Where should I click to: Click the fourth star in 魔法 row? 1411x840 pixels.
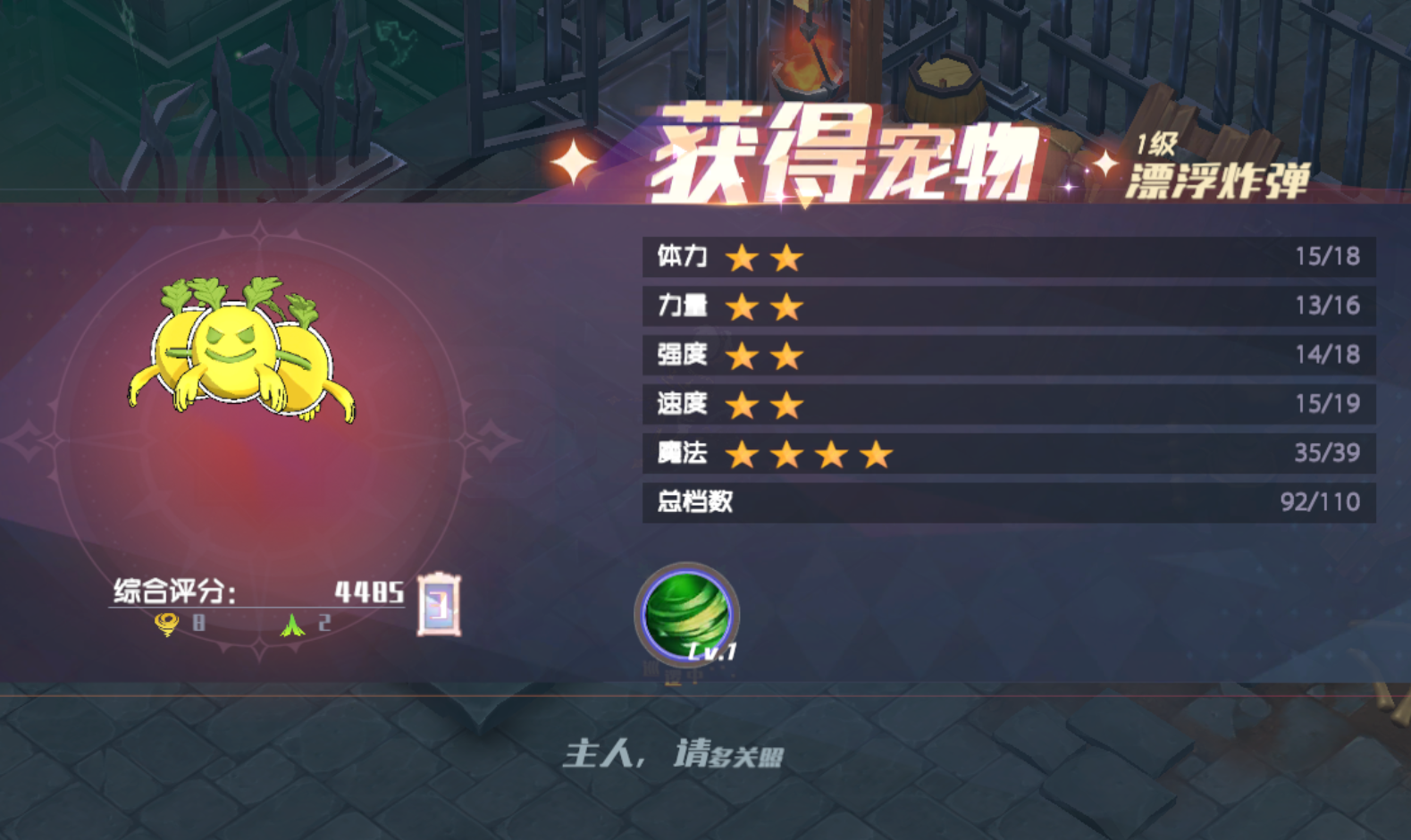873,454
